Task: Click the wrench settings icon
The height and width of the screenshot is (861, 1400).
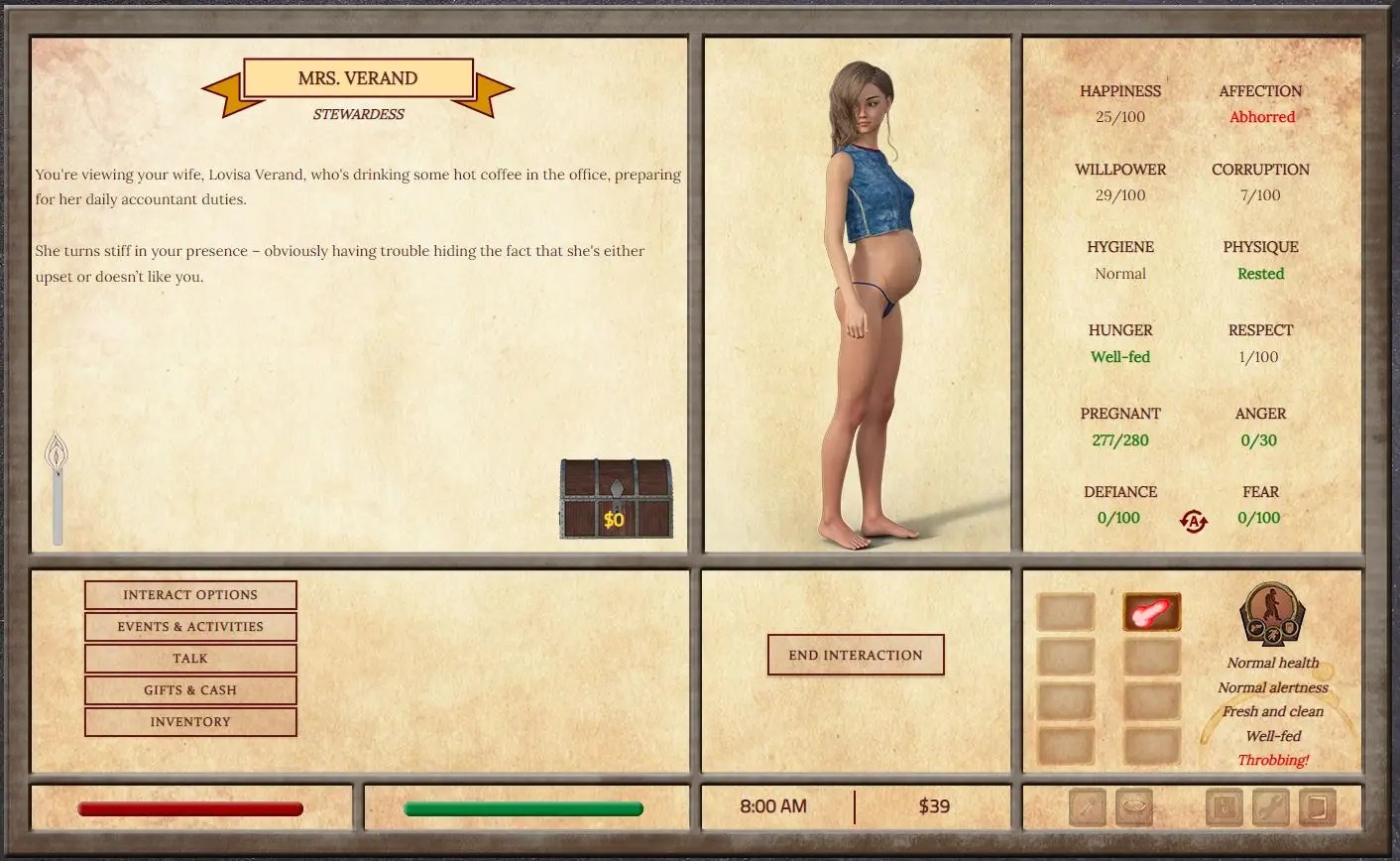Action: 1270,807
